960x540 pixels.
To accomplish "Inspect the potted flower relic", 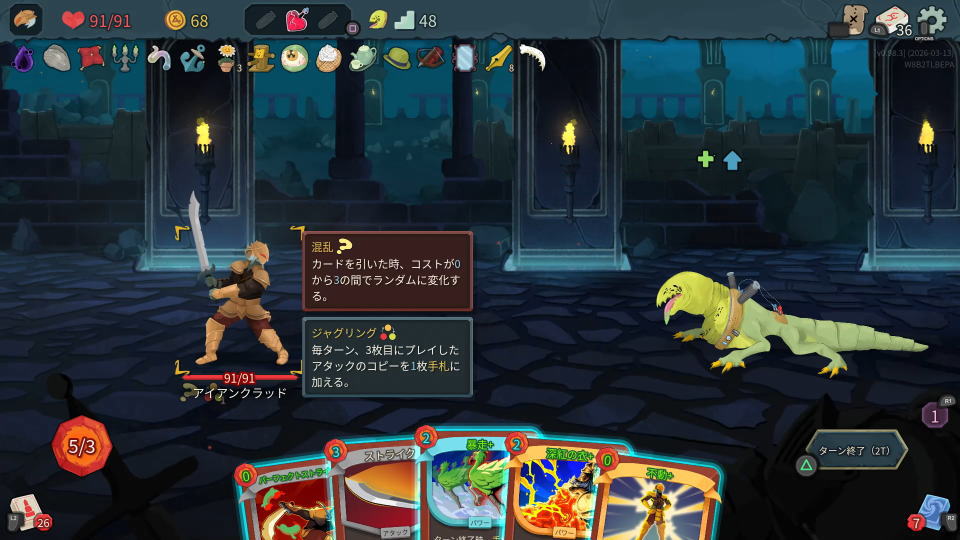I will 228,59.
